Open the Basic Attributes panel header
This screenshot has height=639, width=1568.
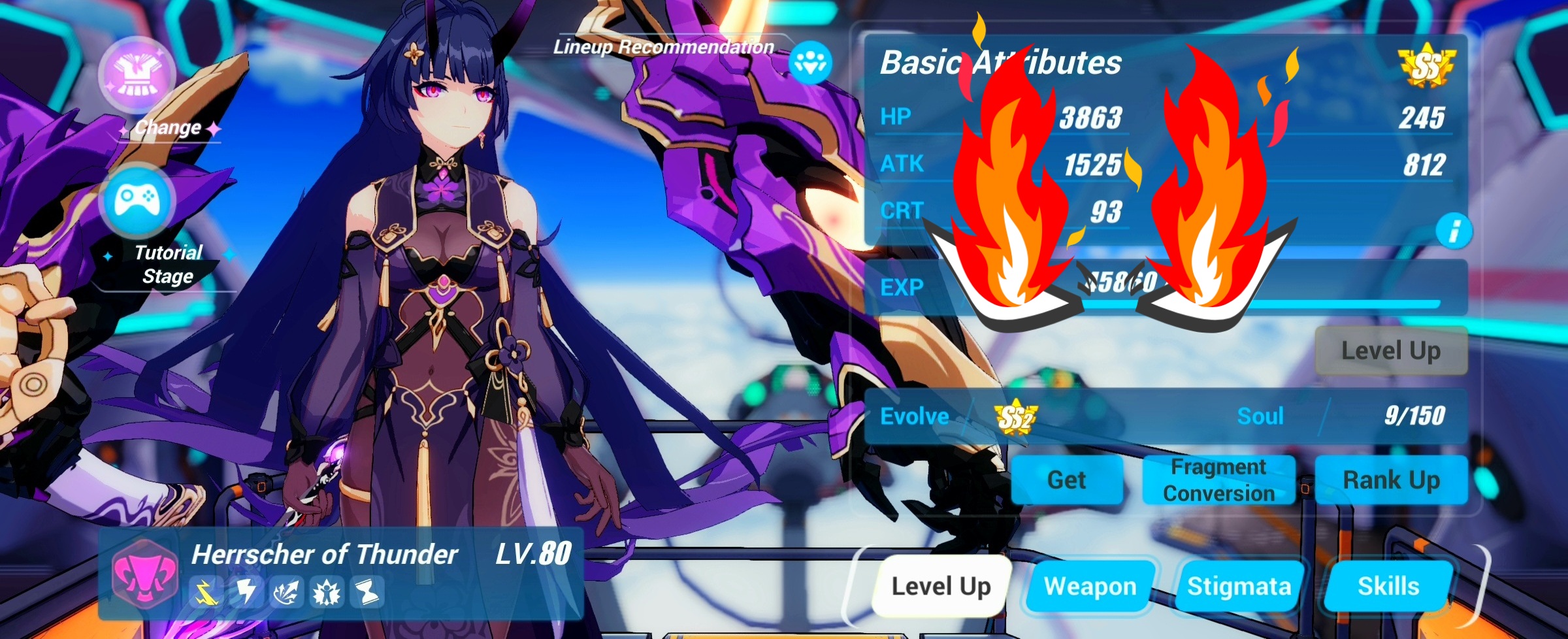(x=1001, y=63)
